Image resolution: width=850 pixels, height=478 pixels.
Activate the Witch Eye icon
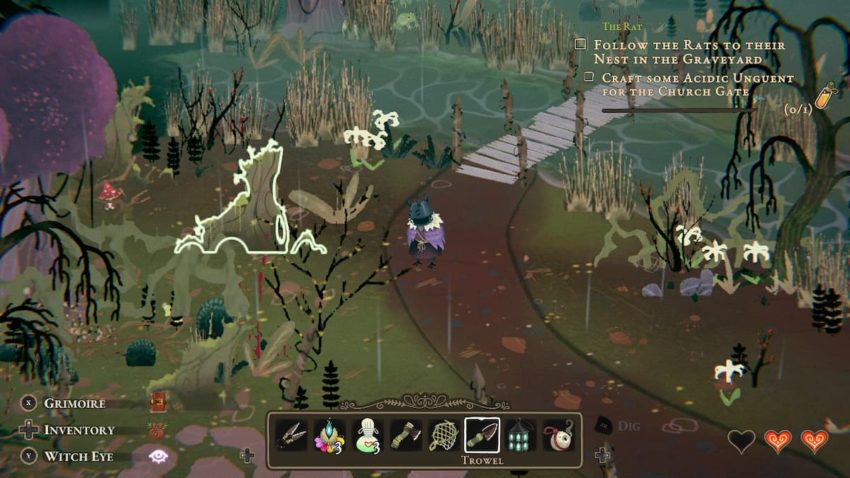click(x=157, y=456)
